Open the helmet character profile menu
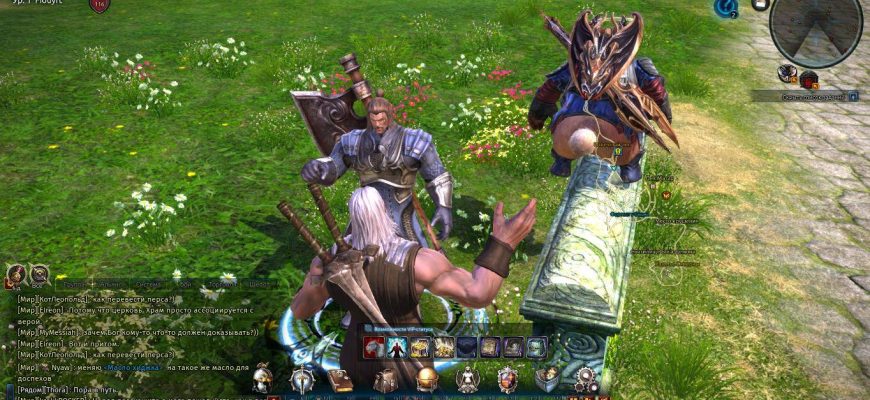The image size is (870, 400). click(x=262, y=379)
